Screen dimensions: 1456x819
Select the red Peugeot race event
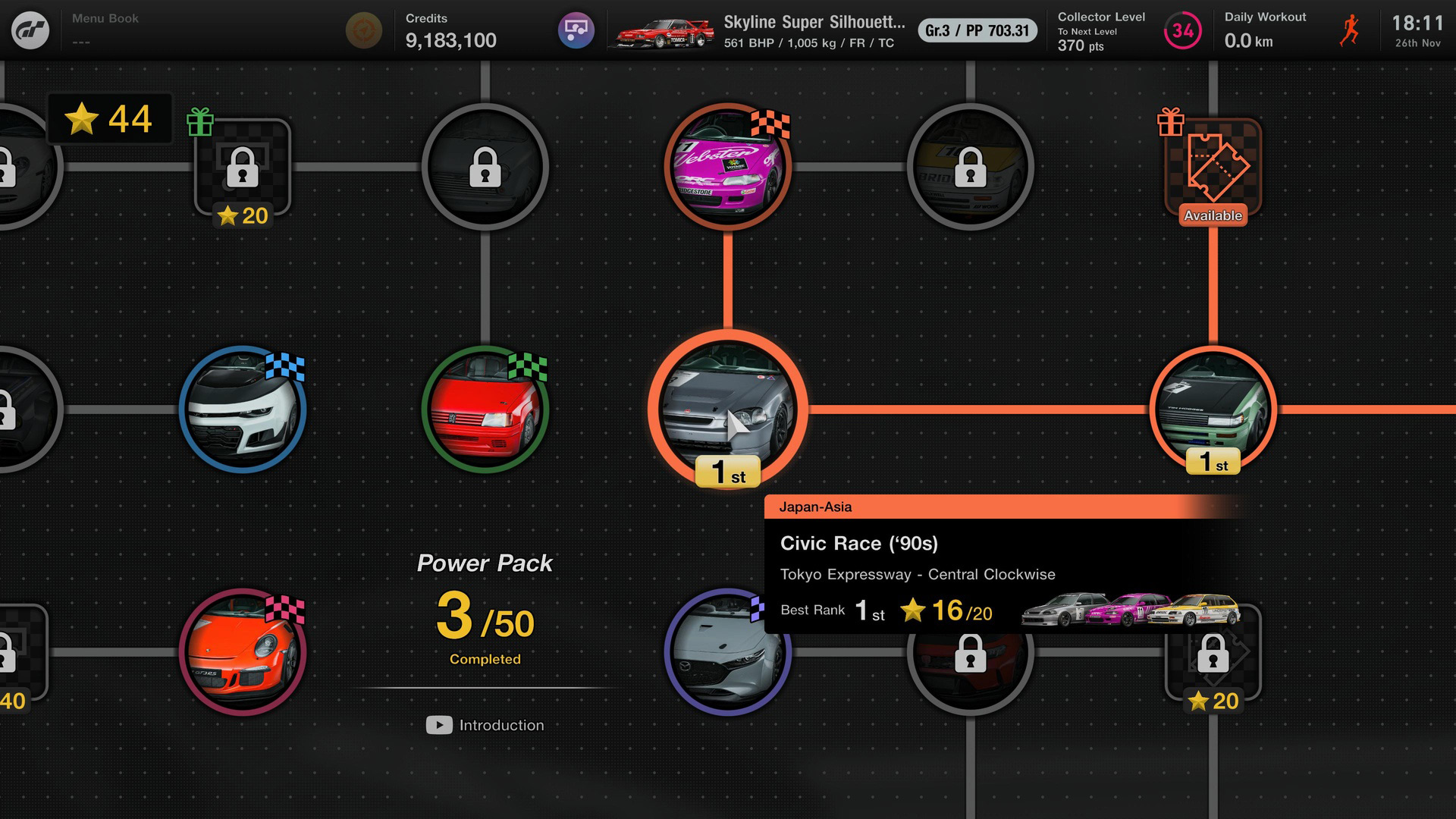pos(485,409)
